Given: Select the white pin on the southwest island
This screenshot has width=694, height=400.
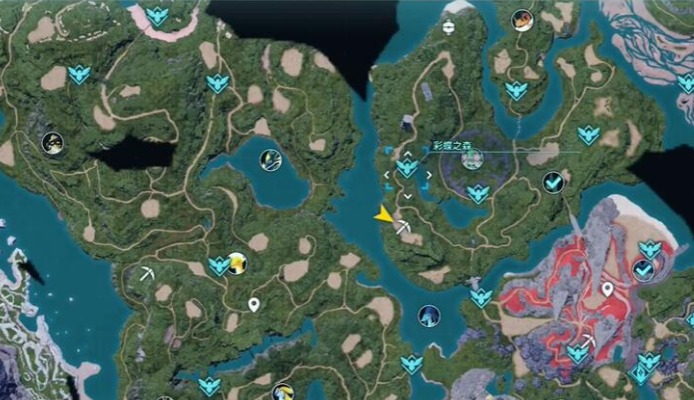Looking at the screenshot, I should (x=254, y=304).
